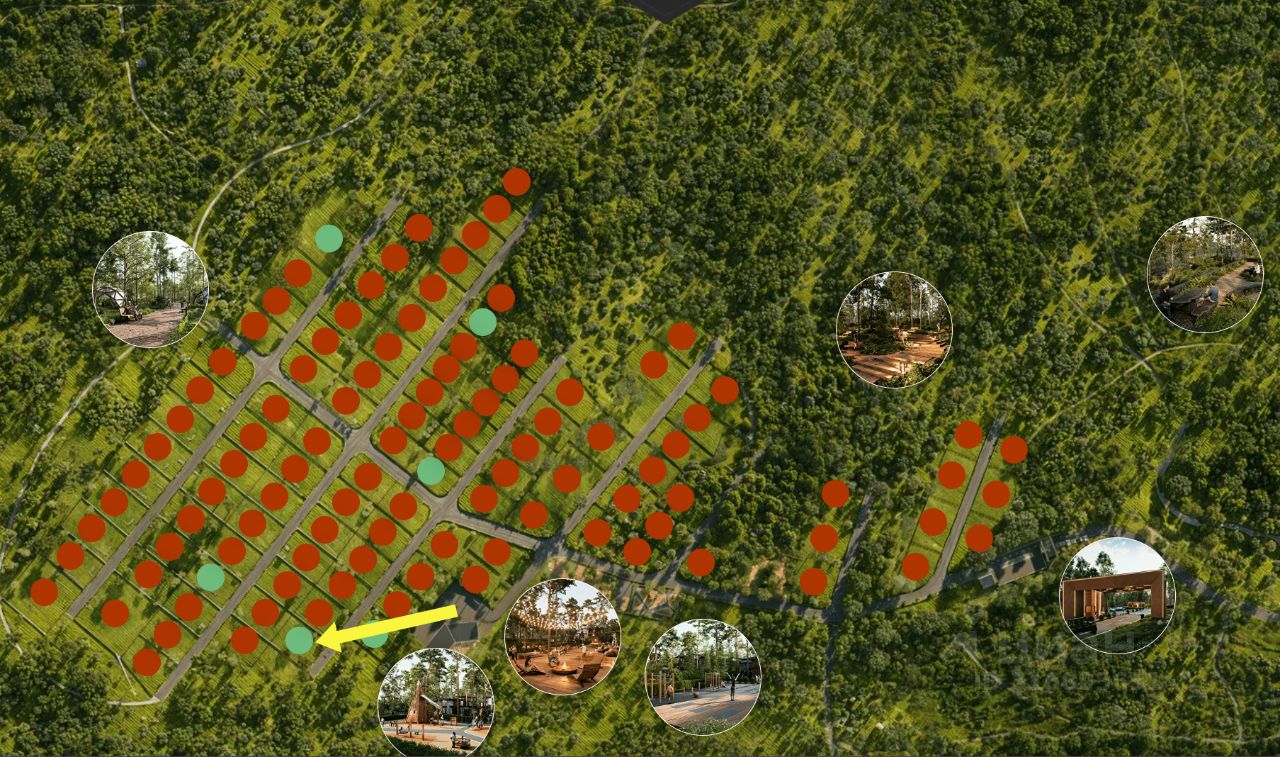Open the fire pit lounge photo bubble
Image resolution: width=1280 pixels, height=757 pixels.
(562, 637)
